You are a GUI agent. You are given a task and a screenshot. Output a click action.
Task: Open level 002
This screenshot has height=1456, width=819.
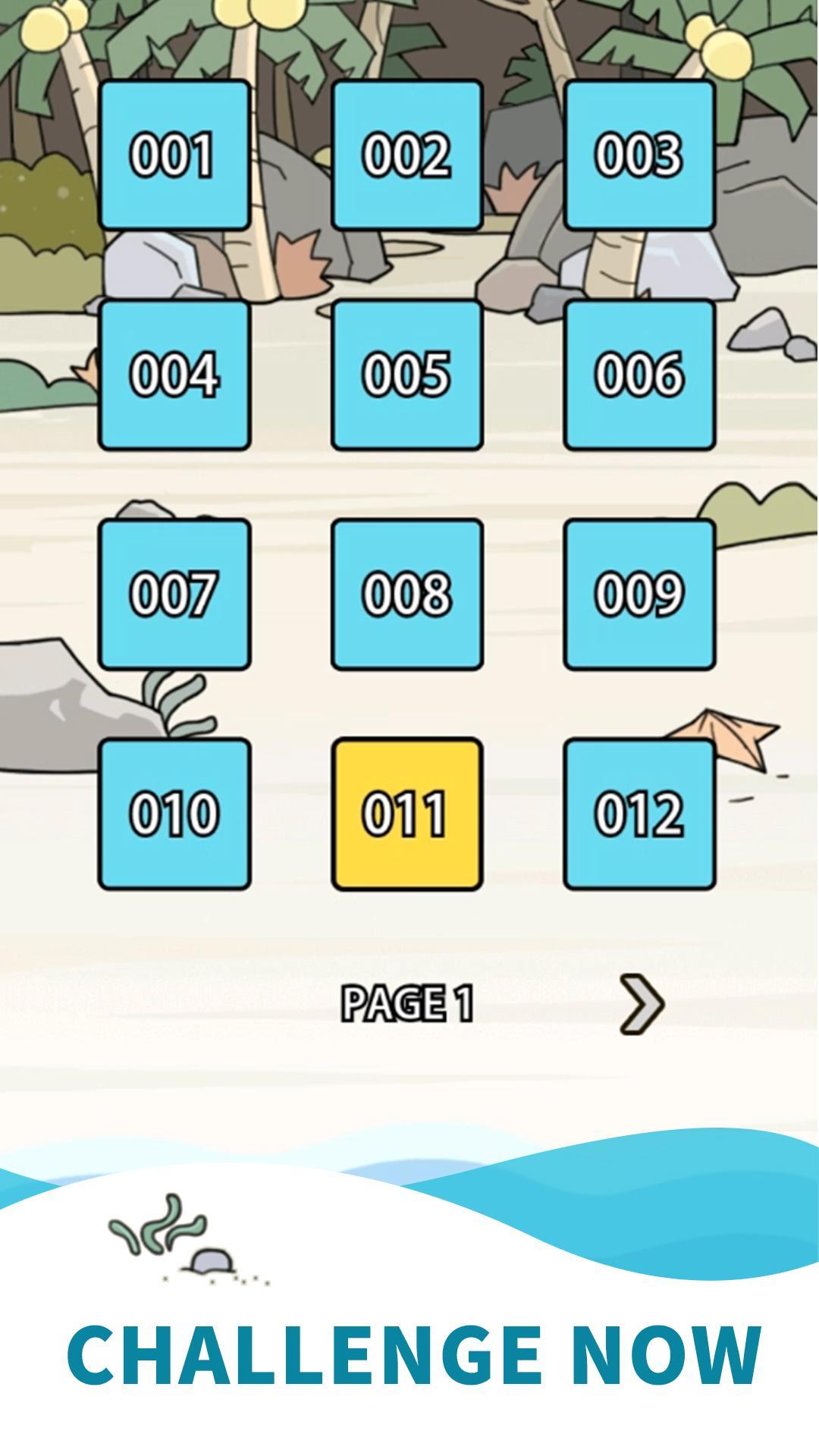(x=407, y=155)
